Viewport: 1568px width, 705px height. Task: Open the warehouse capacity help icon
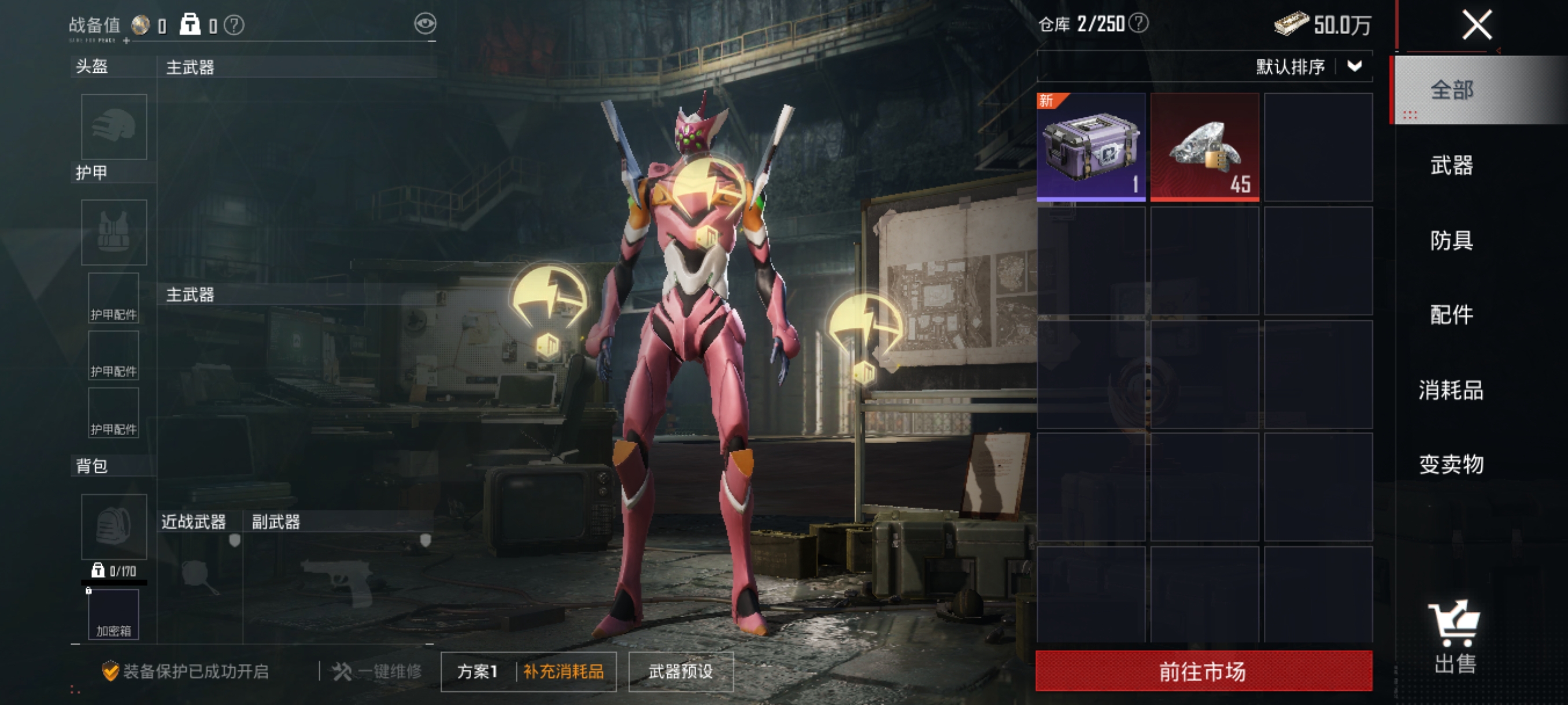1138,23
